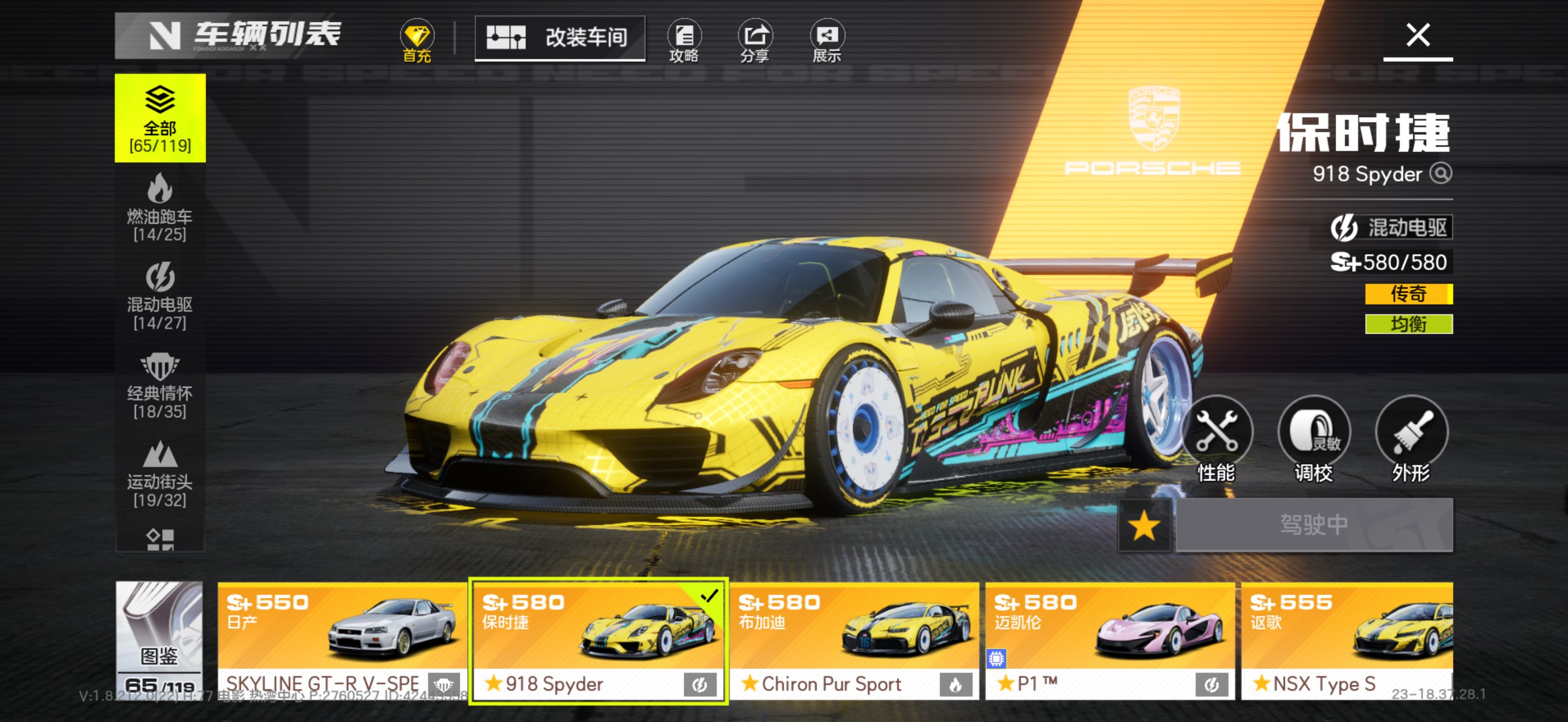Show the 经典情怀 classic cars category
This screenshot has width=1568, height=722.
[160, 385]
